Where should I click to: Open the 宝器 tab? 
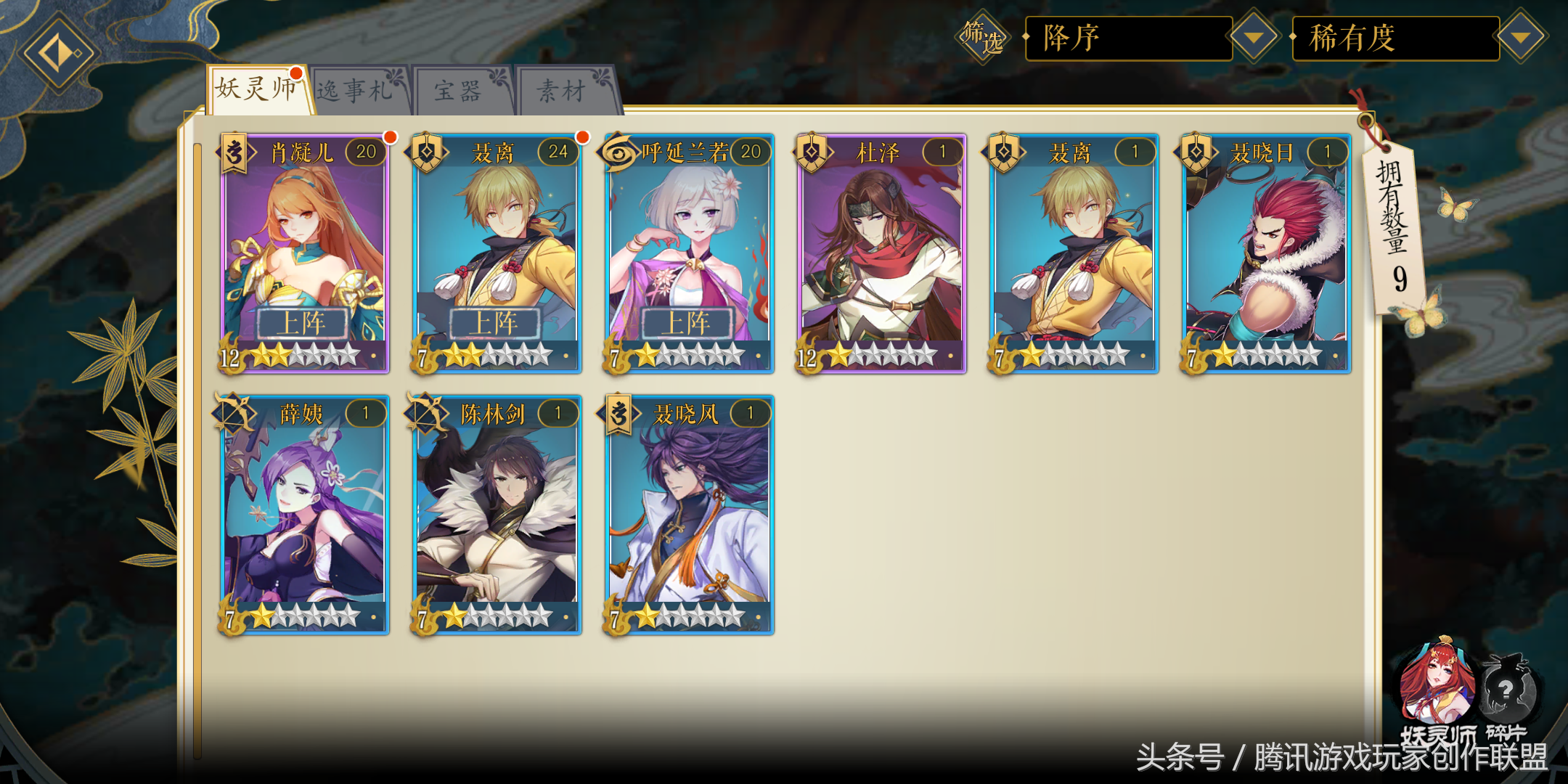[460, 91]
